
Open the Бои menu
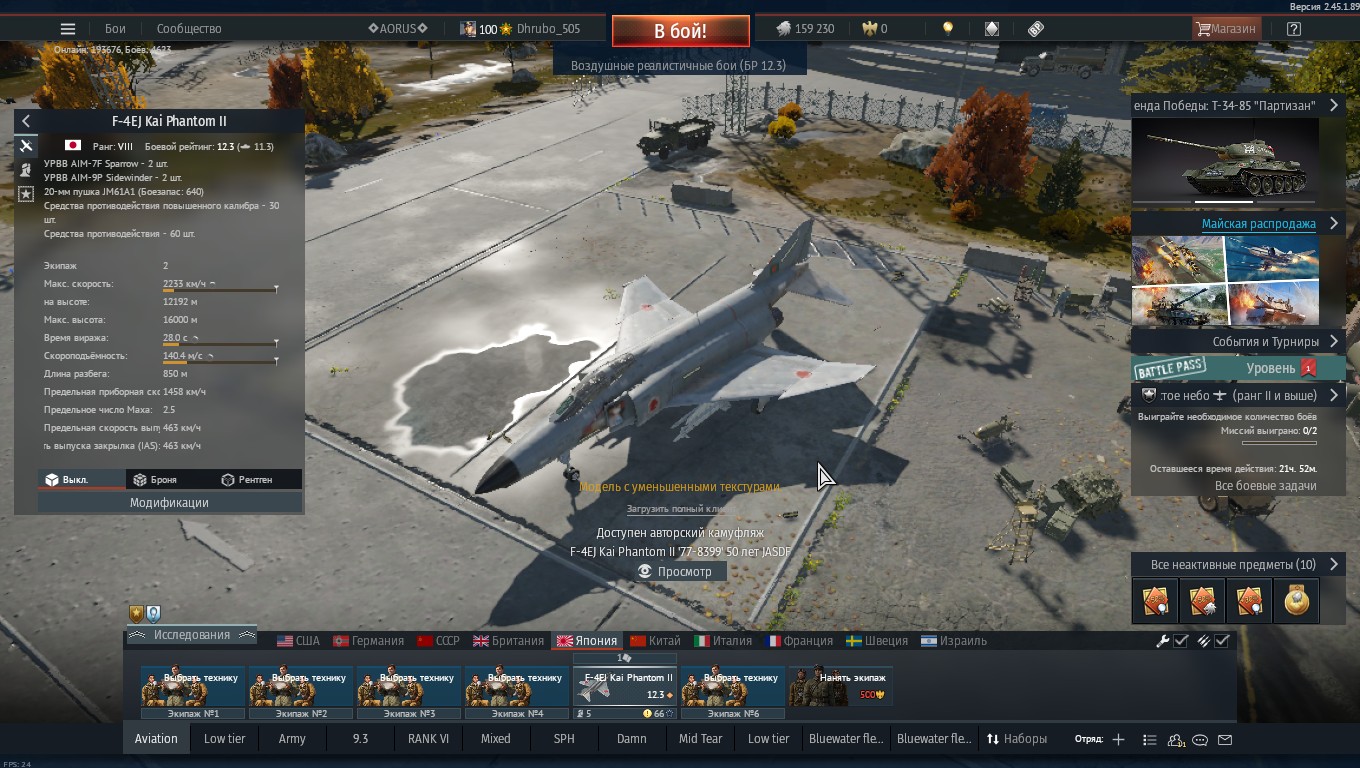point(115,29)
